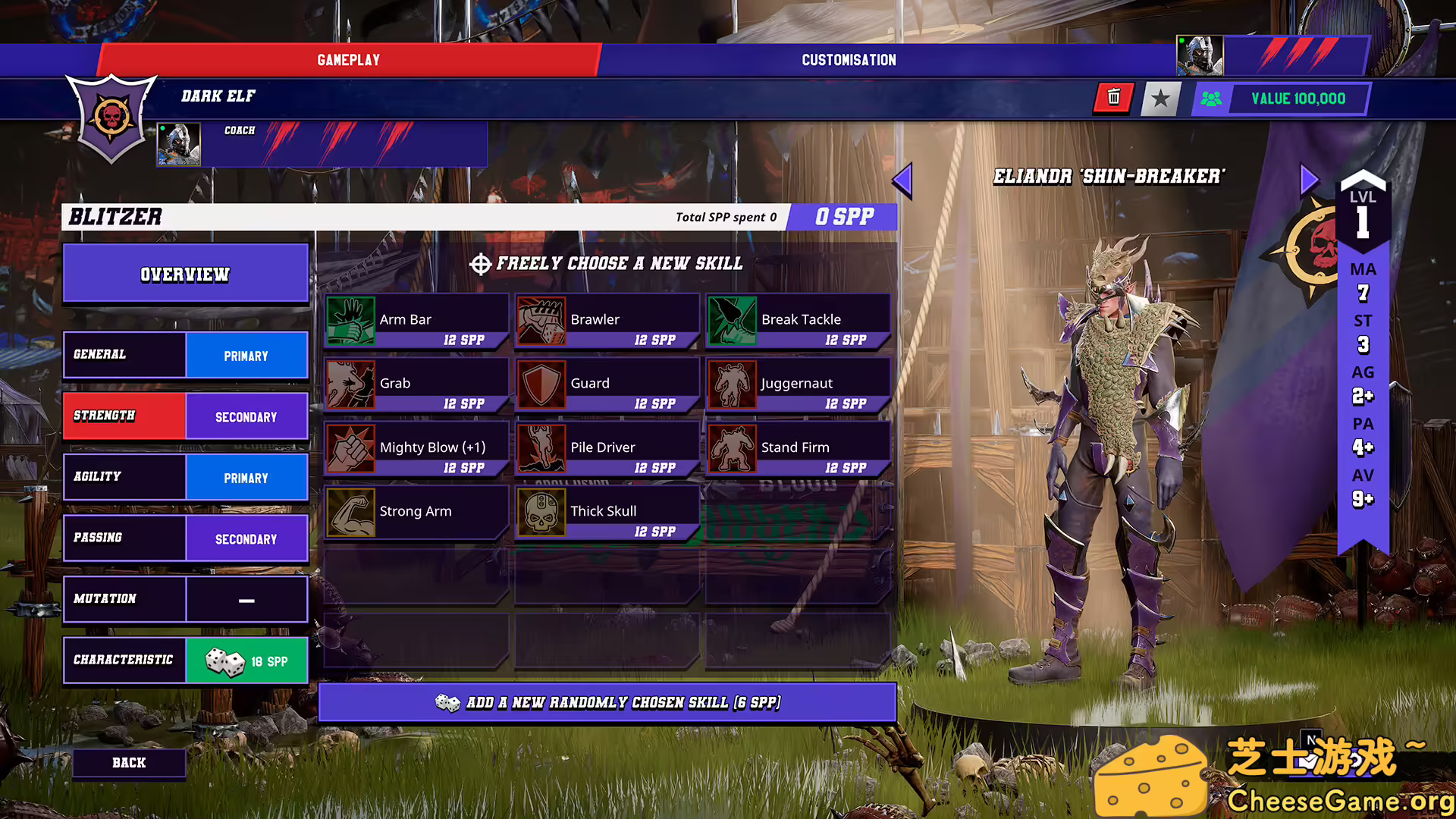Screen dimensions: 1456x819
Task: Pick the Pile Driver skill icon
Action: click(x=541, y=447)
